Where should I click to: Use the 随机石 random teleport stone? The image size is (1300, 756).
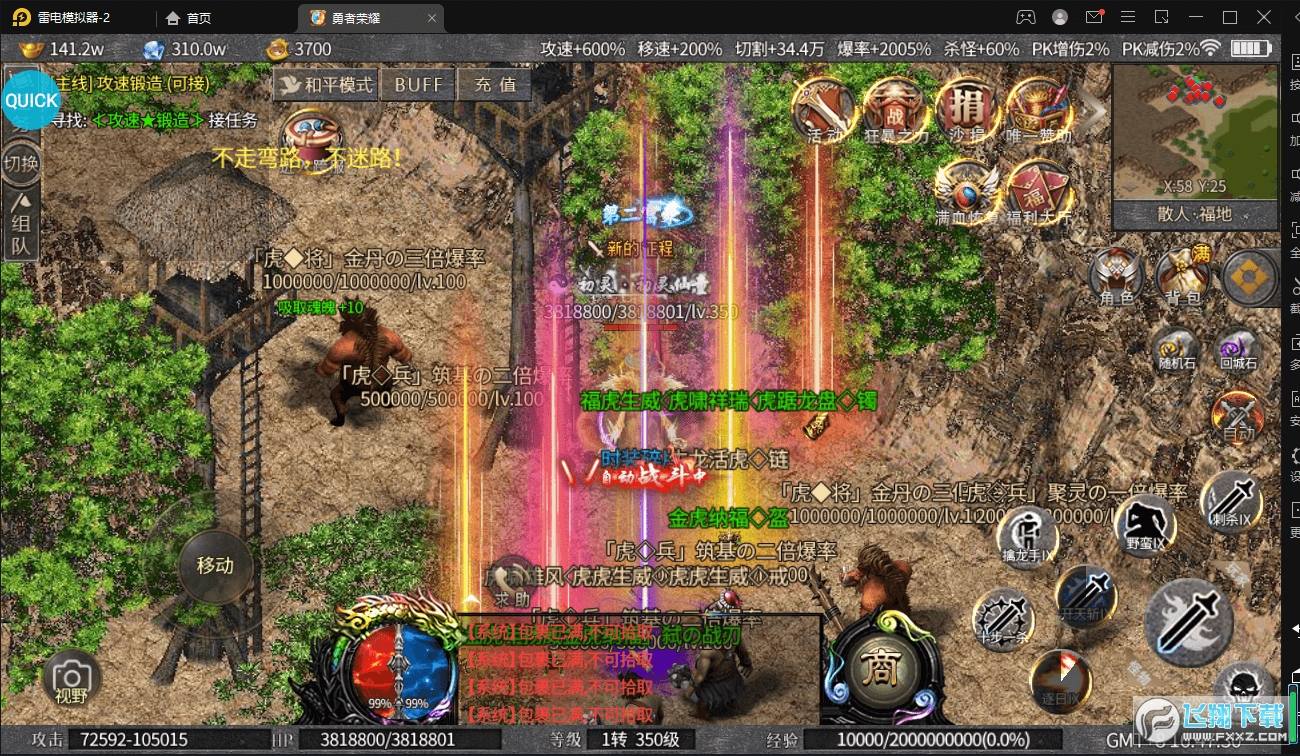(1176, 350)
